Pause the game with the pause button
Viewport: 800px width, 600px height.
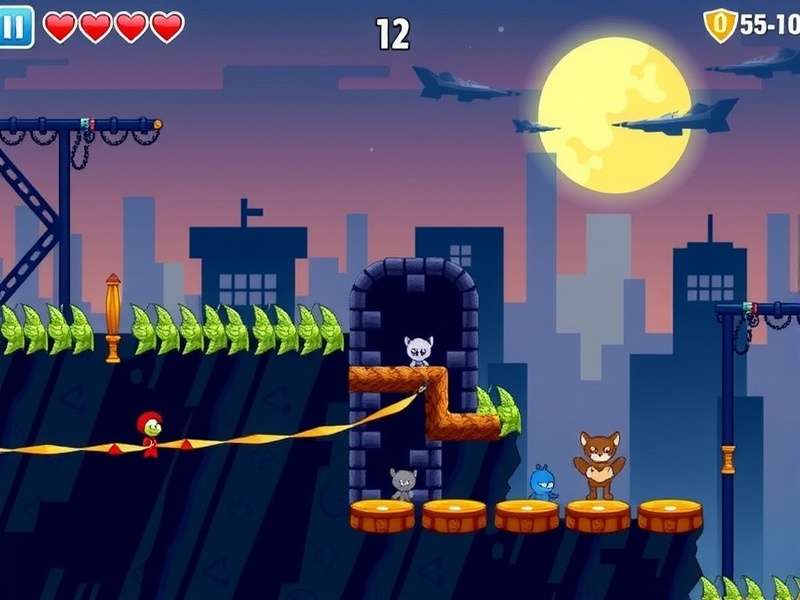tap(15, 26)
